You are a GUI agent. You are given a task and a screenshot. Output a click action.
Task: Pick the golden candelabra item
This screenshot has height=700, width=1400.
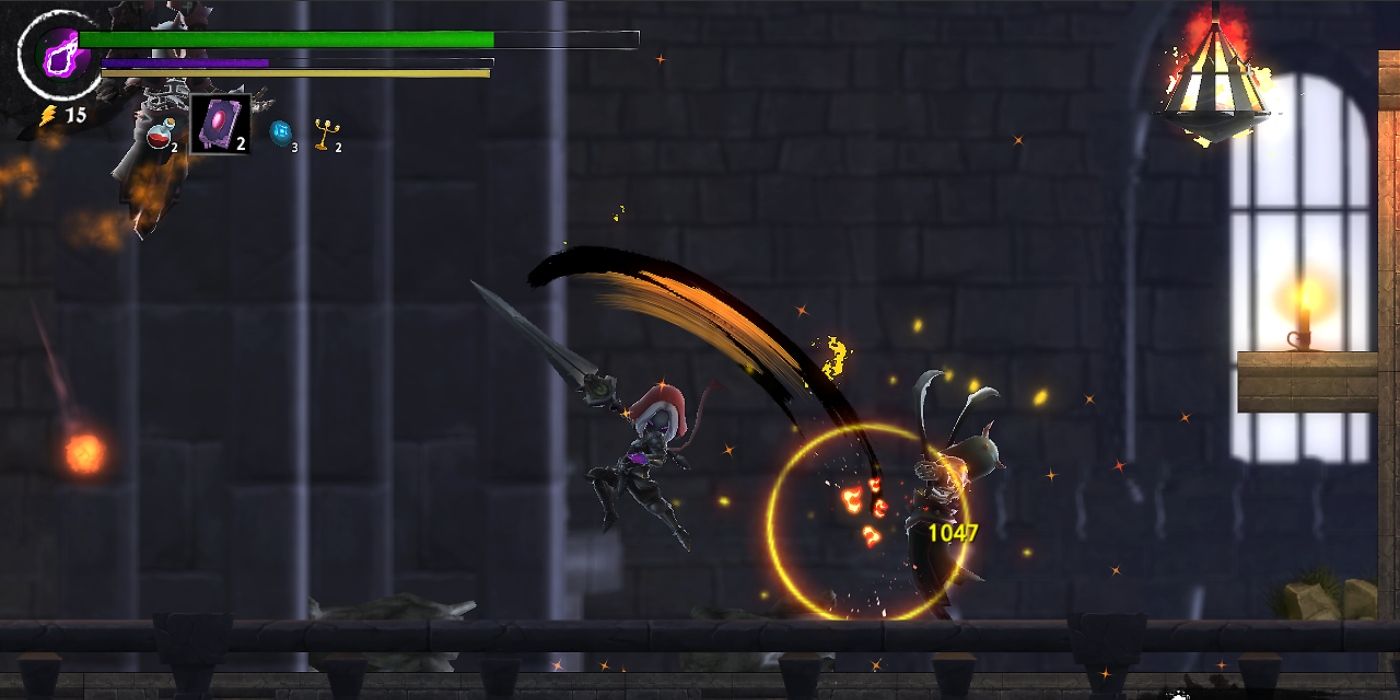pyautogui.click(x=323, y=133)
